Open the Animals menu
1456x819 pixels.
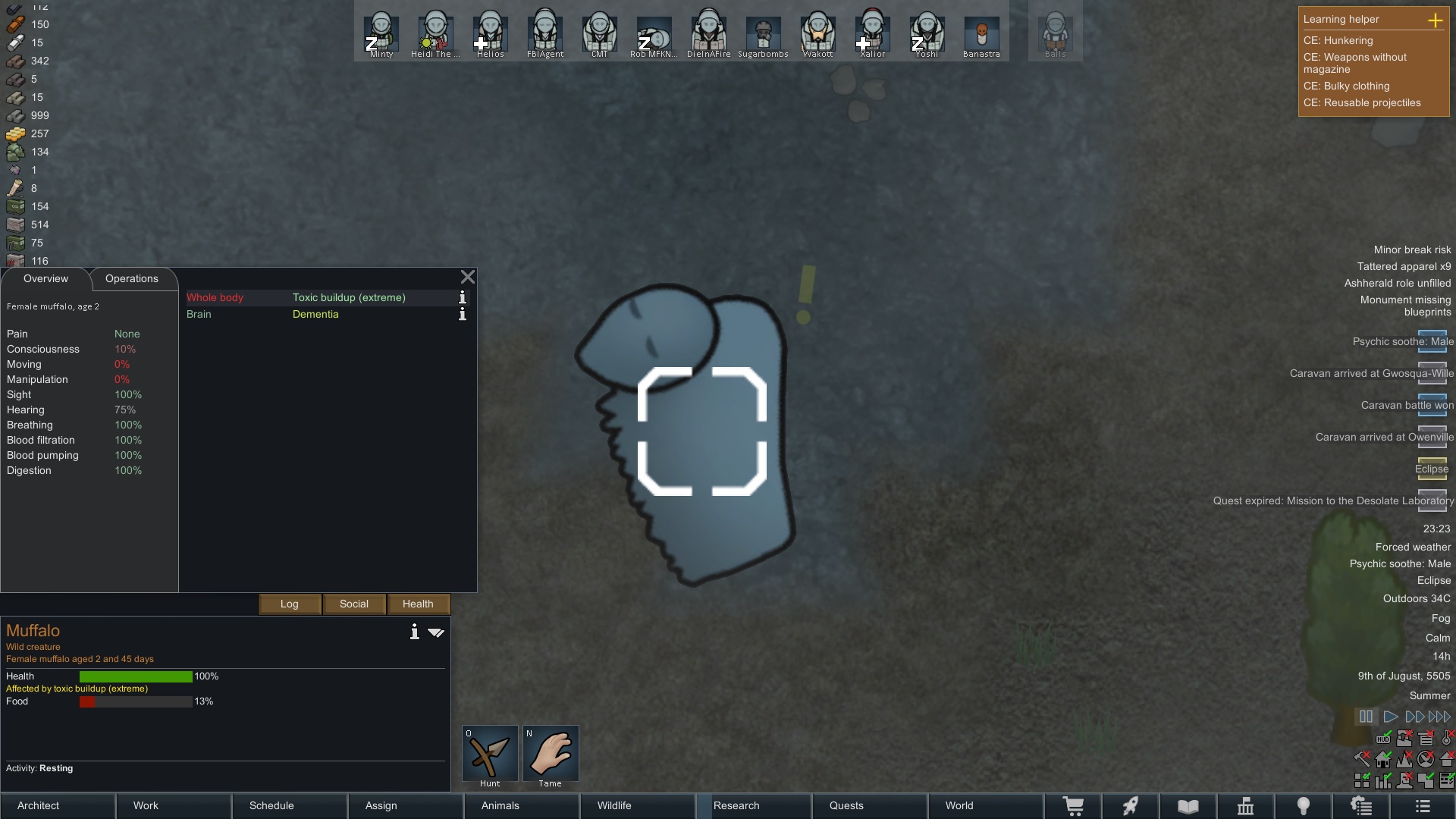point(522,805)
